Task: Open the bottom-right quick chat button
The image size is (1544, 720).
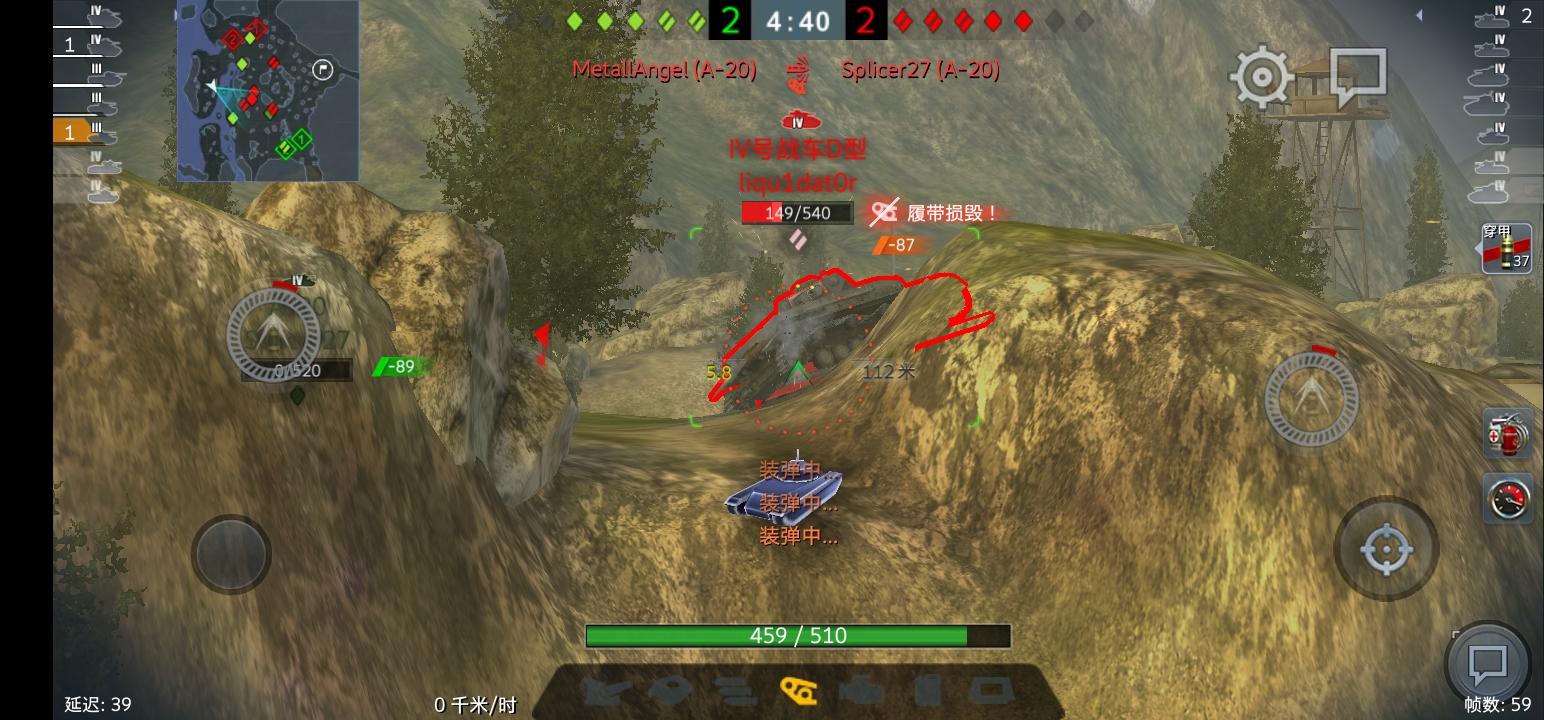Action: 1487,660
